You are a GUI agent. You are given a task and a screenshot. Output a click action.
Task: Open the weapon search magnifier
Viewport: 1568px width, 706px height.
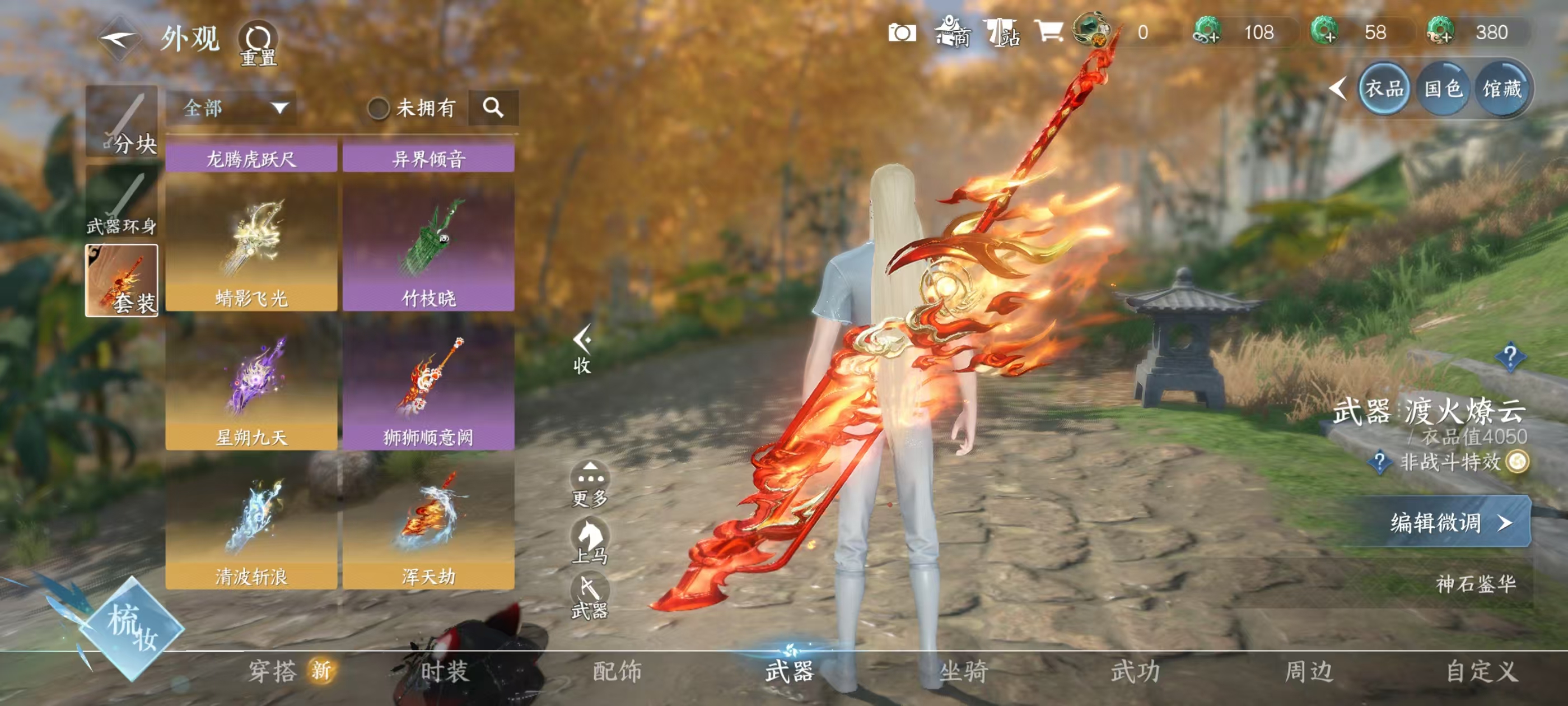(493, 108)
